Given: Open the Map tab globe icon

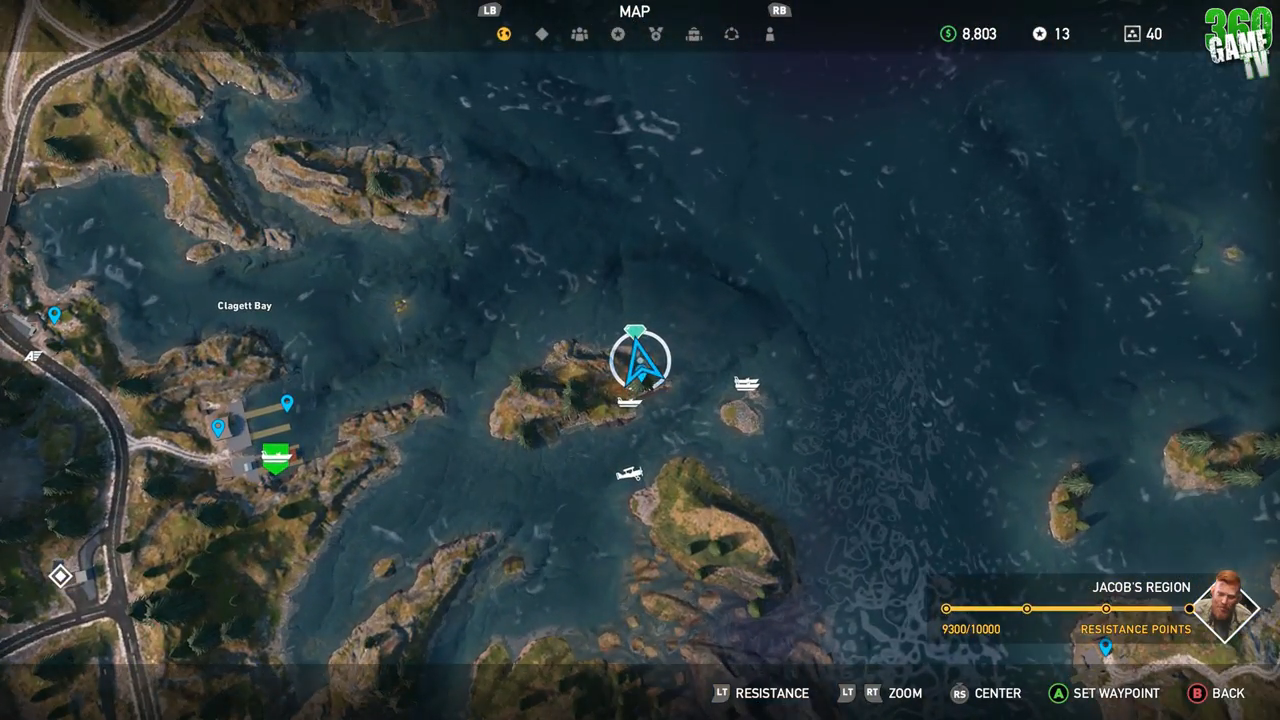Looking at the screenshot, I should pyautogui.click(x=502, y=33).
